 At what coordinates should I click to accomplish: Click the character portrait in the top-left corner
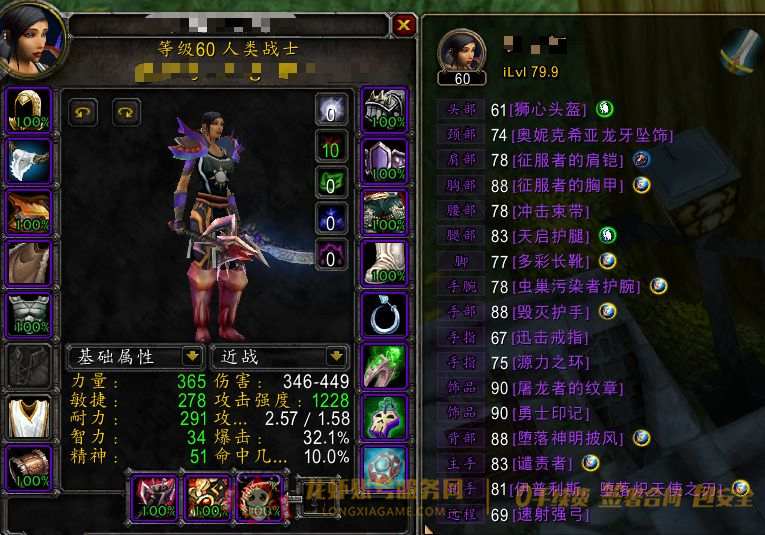click(32, 40)
